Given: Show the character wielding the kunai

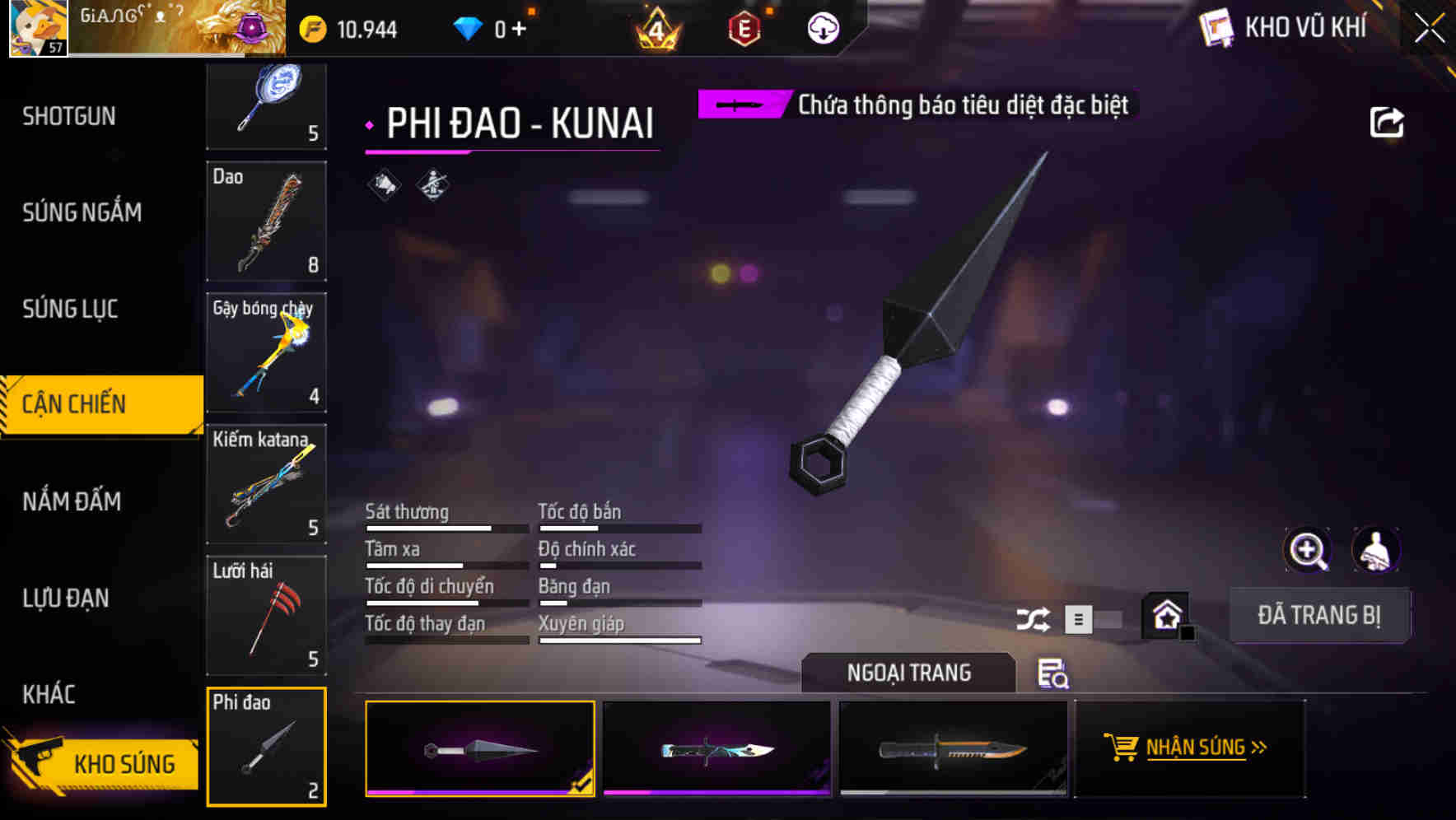Looking at the screenshot, I should 1374,549.
